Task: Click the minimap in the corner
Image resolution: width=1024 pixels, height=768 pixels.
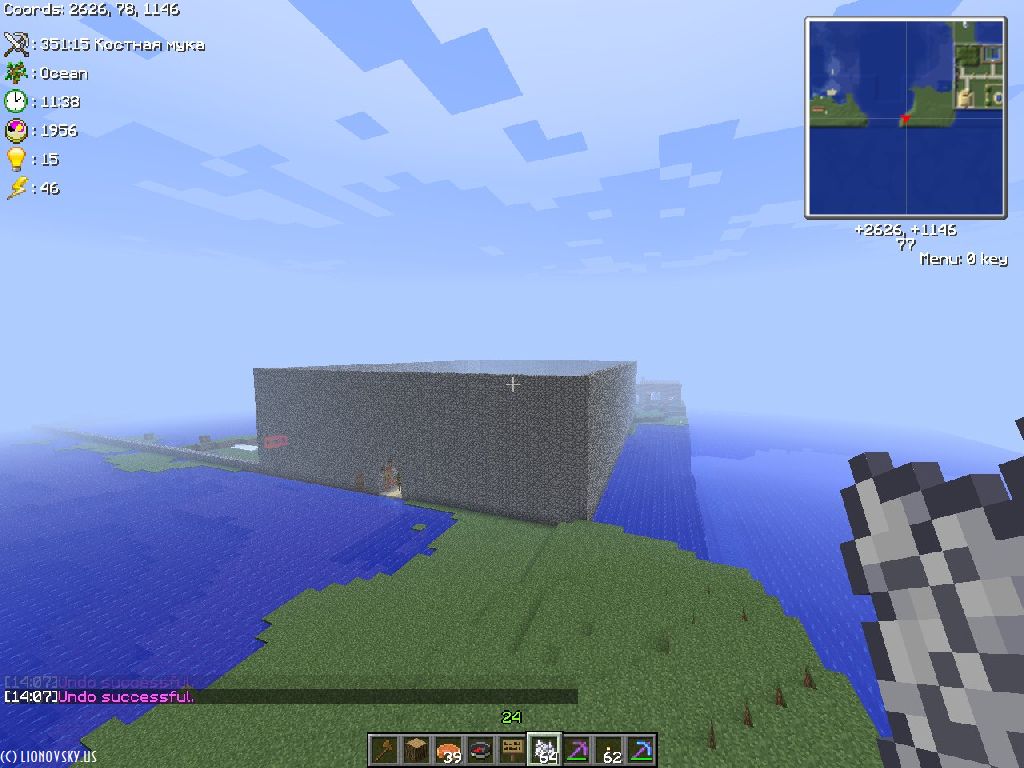Action: (x=906, y=117)
